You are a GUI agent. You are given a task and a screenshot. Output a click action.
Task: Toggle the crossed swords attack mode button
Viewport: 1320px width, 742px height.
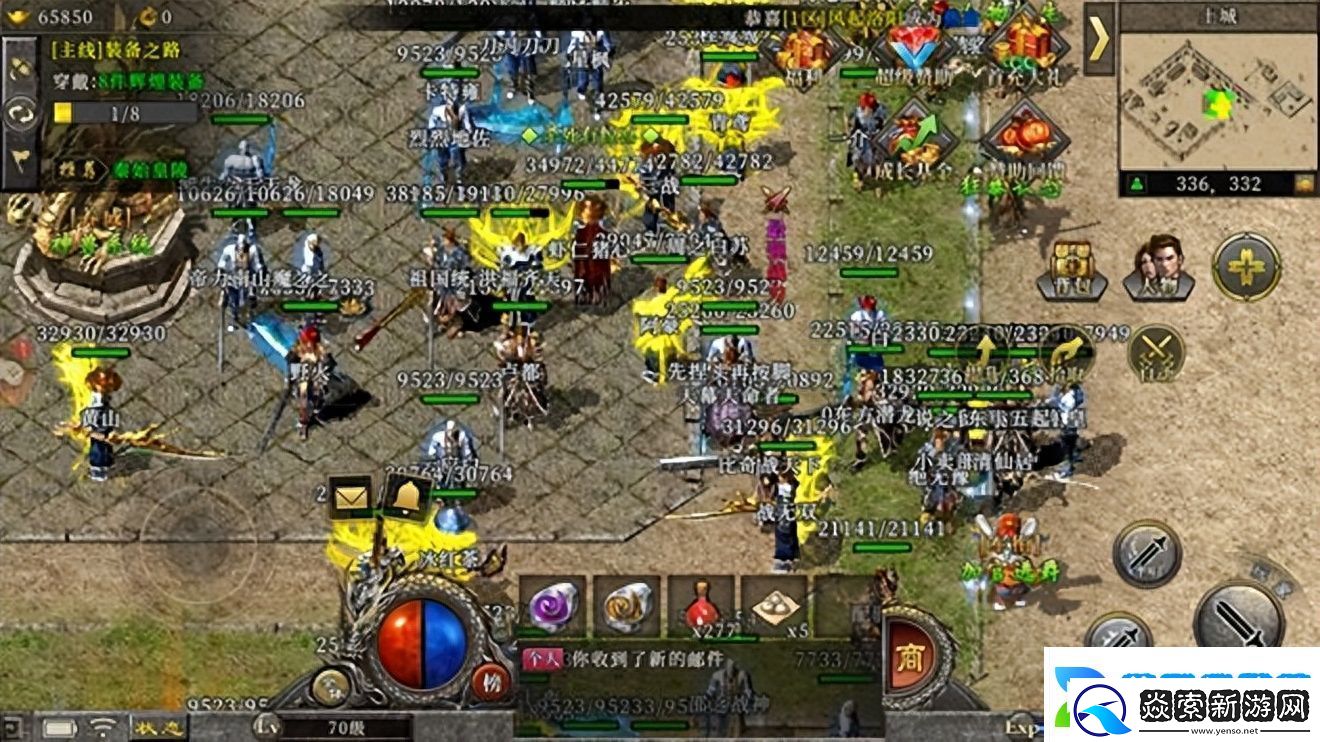1156,352
